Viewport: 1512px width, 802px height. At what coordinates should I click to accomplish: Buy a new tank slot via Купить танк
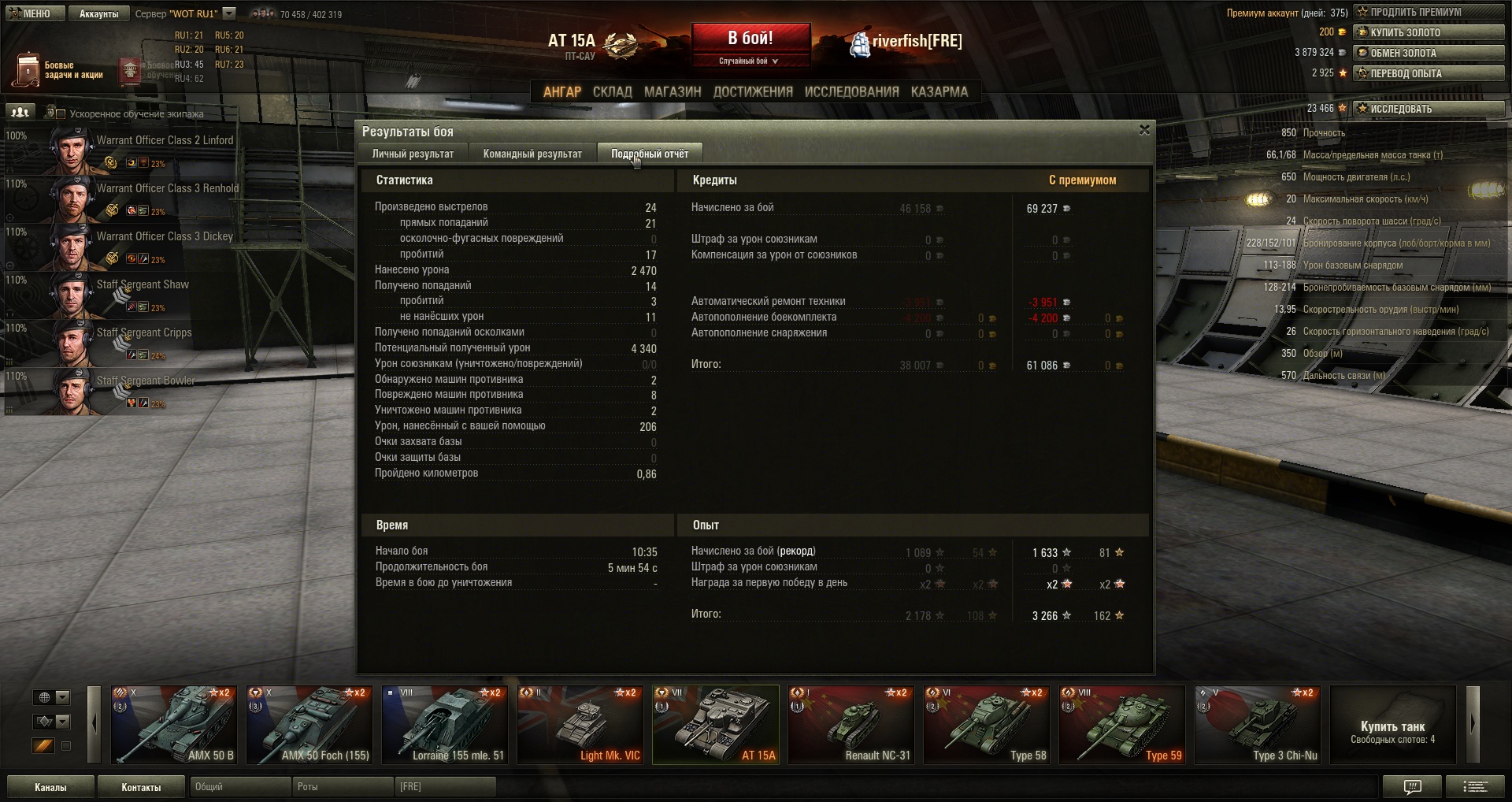1392,725
